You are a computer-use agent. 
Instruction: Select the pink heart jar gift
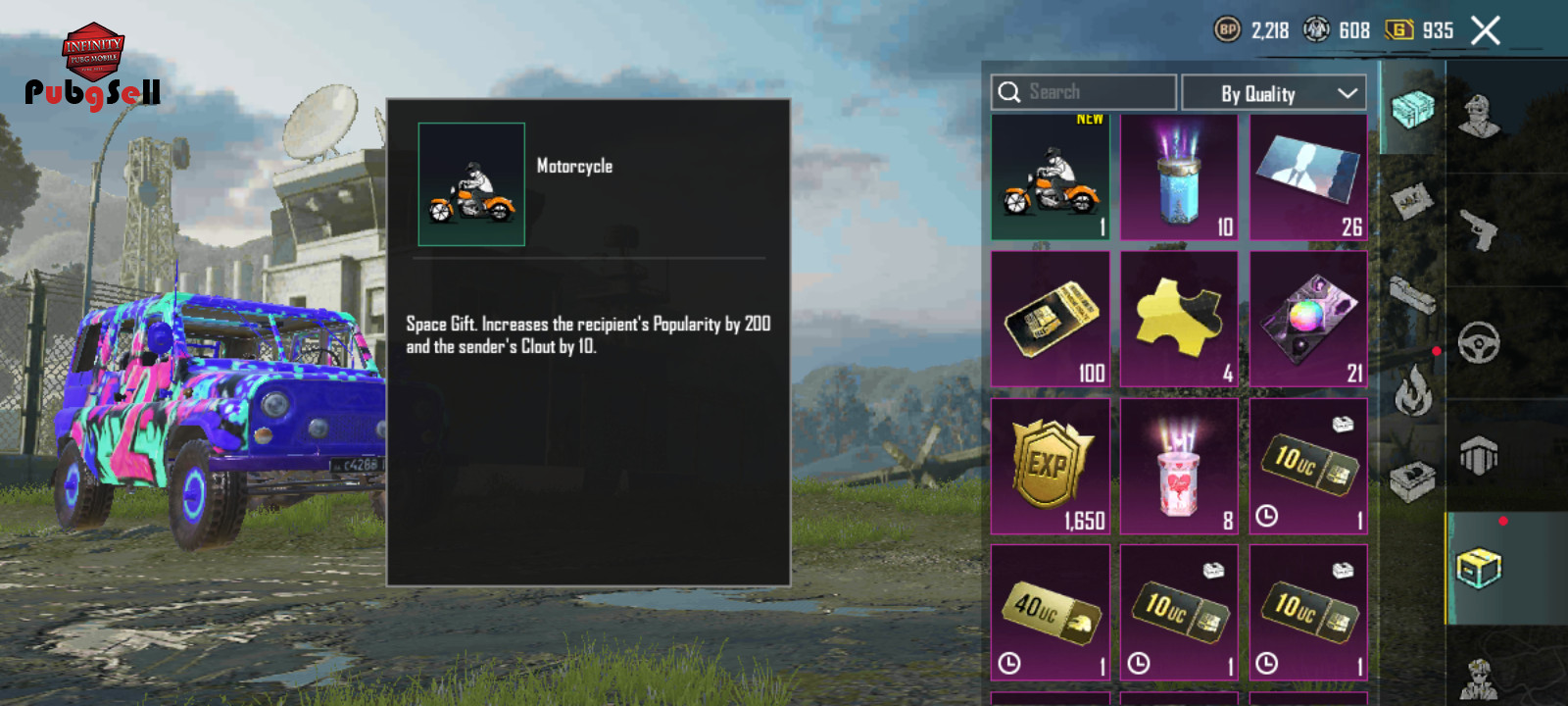tap(1179, 466)
